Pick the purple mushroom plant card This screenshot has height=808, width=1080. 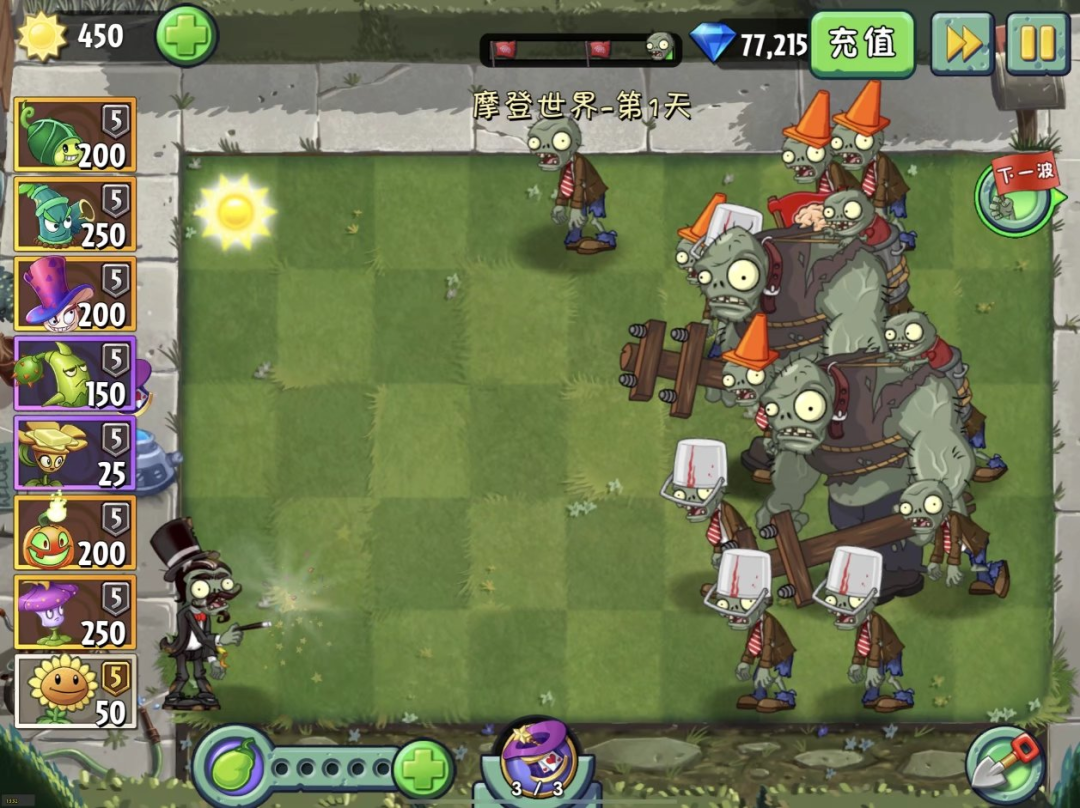75,612
